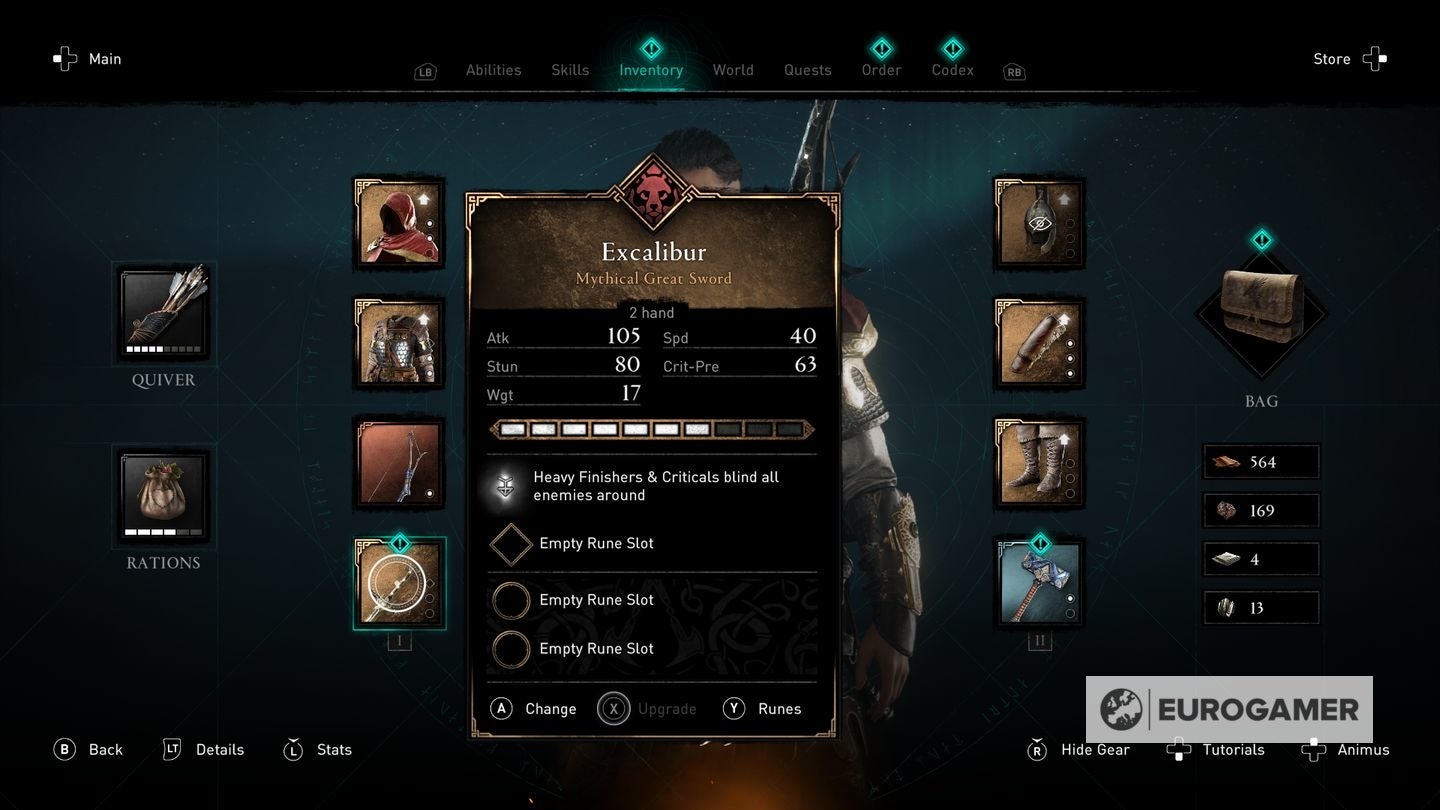
Task: Select the hammer in the second weapon slot
Action: click(1040, 583)
